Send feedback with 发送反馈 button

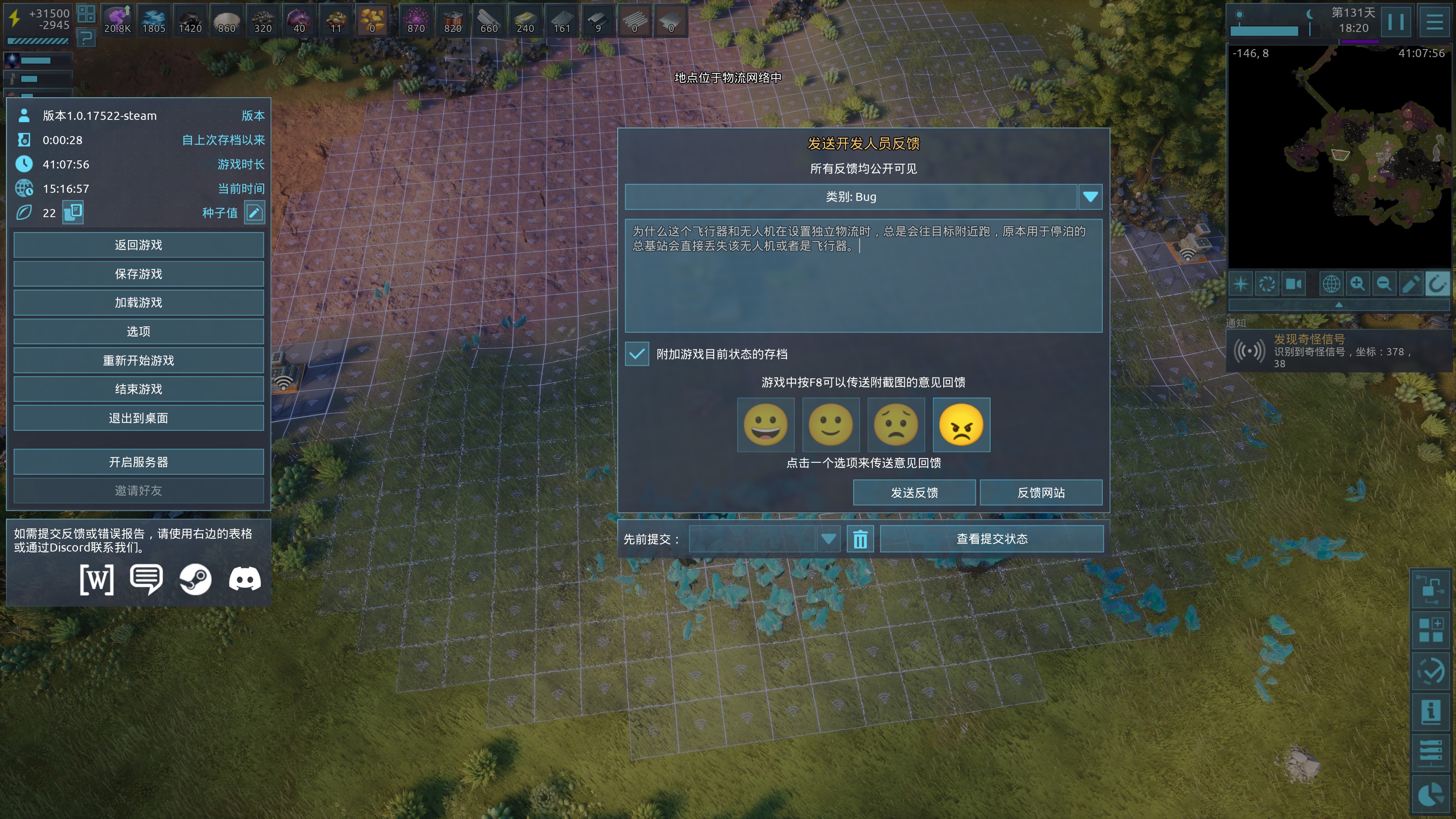click(x=914, y=493)
